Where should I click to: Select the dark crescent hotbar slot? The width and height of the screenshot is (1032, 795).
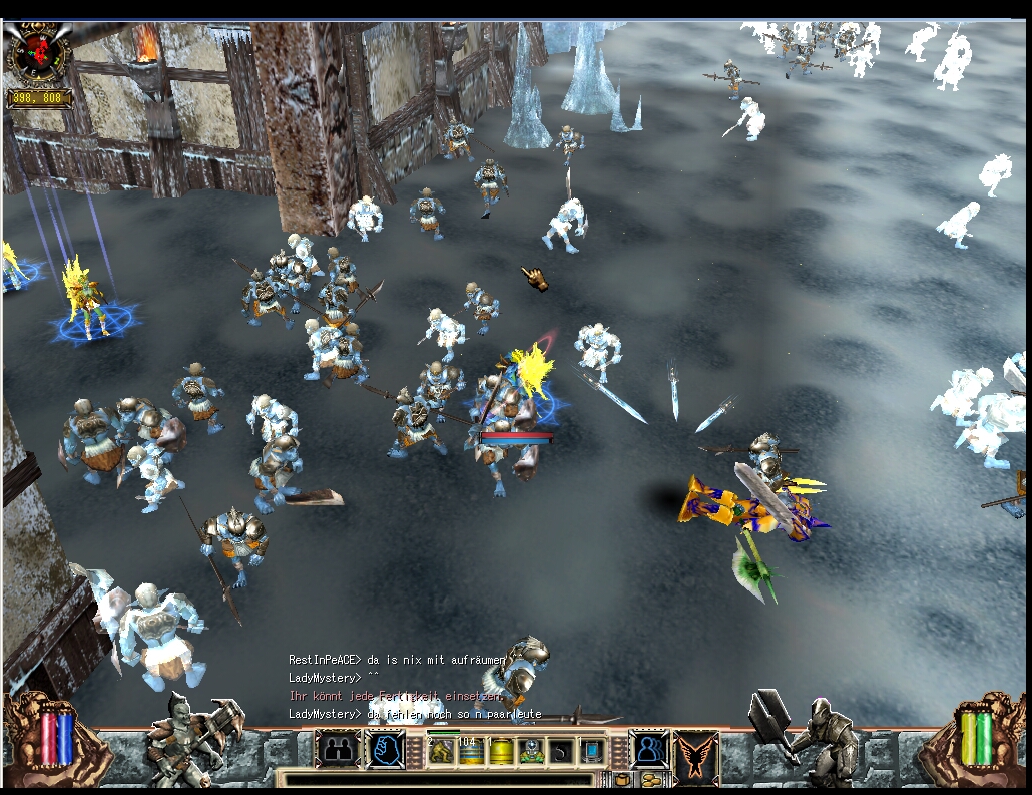click(x=562, y=751)
